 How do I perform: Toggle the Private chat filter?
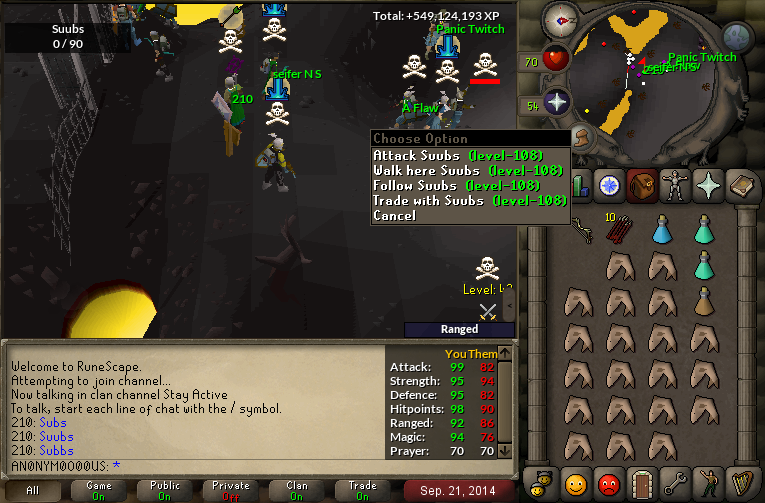pyautogui.click(x=231, y=490)
